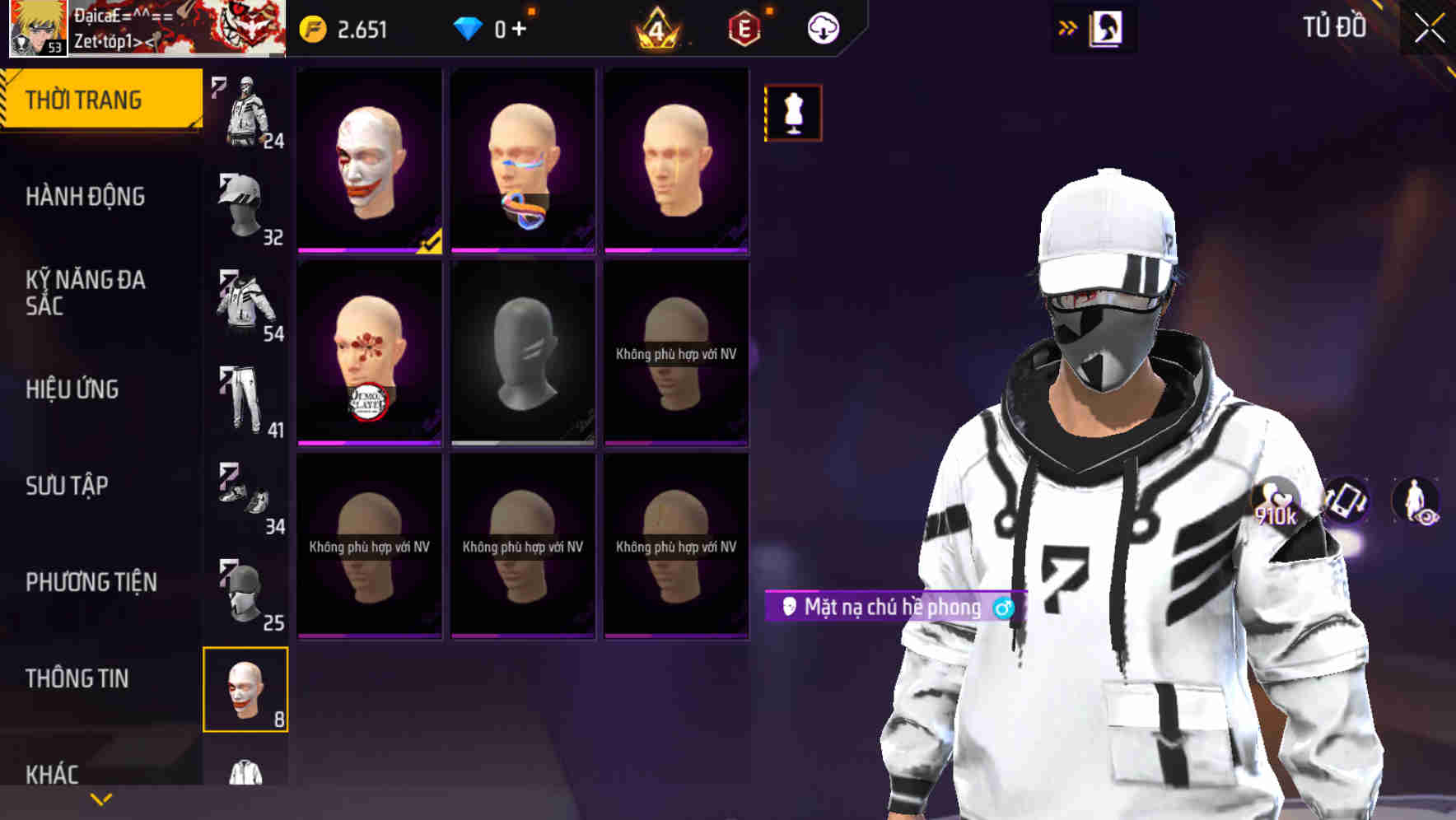Expand the sidebar with the bottom chevron
Screen dimensions: 1456x820
point(100,797)
